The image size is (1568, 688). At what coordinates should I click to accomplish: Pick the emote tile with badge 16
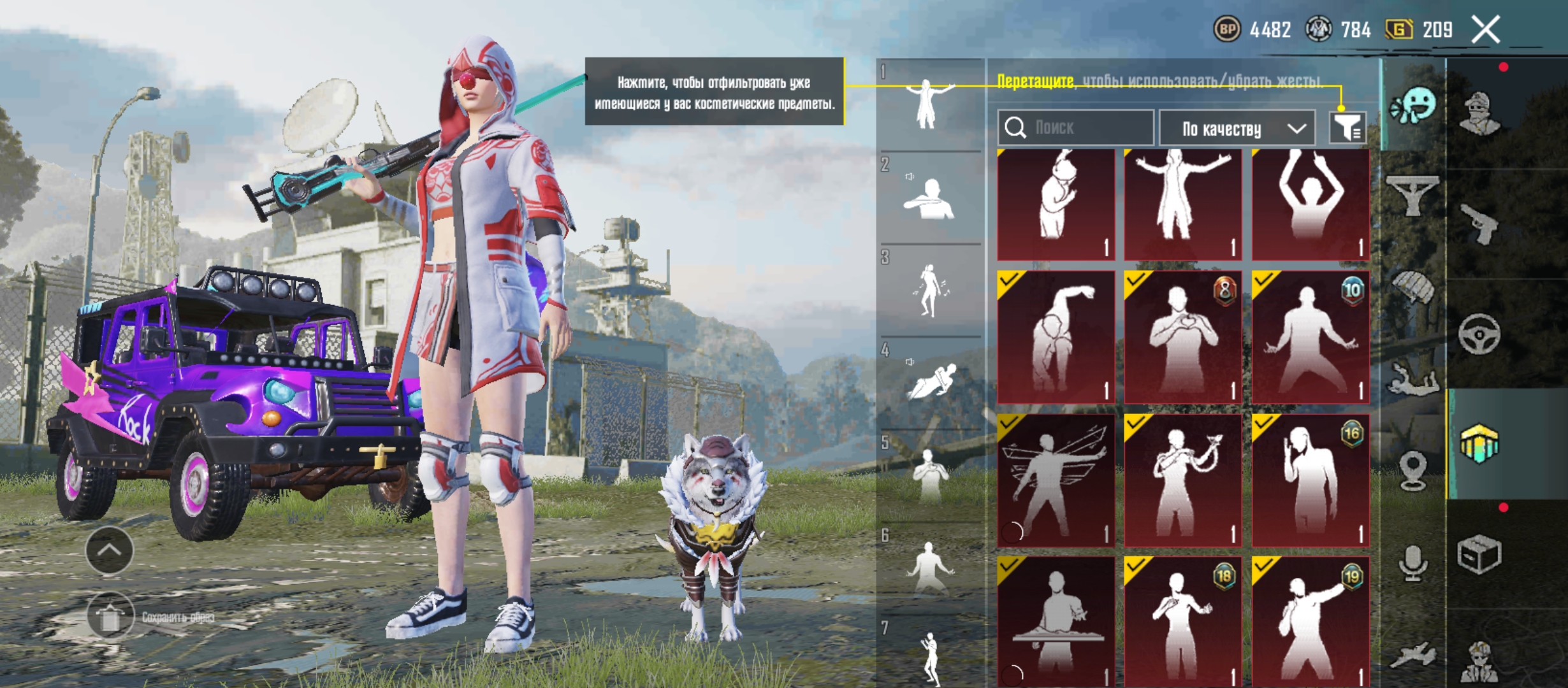(x=1310, y=481)
